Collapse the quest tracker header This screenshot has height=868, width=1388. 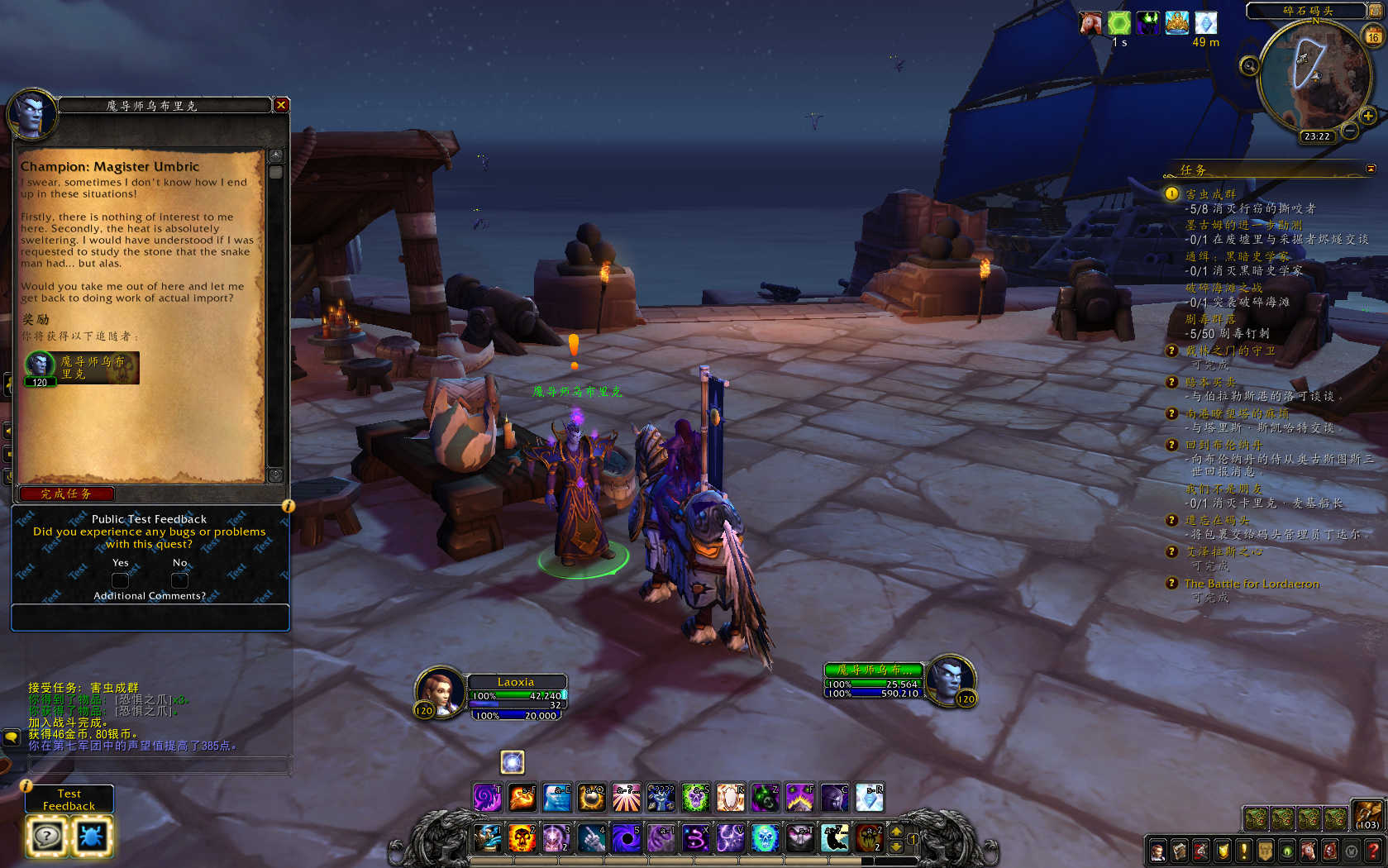point(1371,169)
